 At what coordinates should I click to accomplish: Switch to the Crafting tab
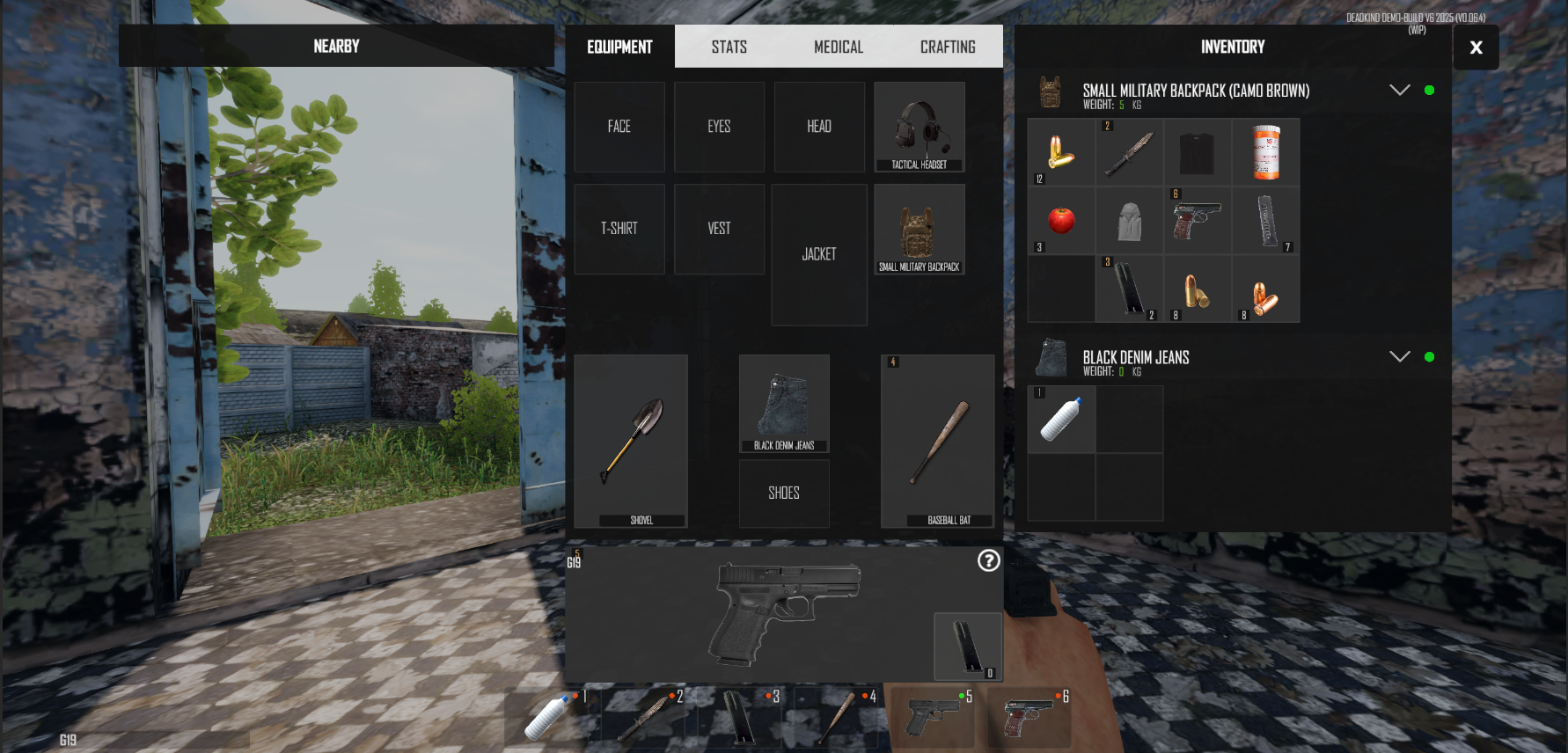tap(947, 47)
